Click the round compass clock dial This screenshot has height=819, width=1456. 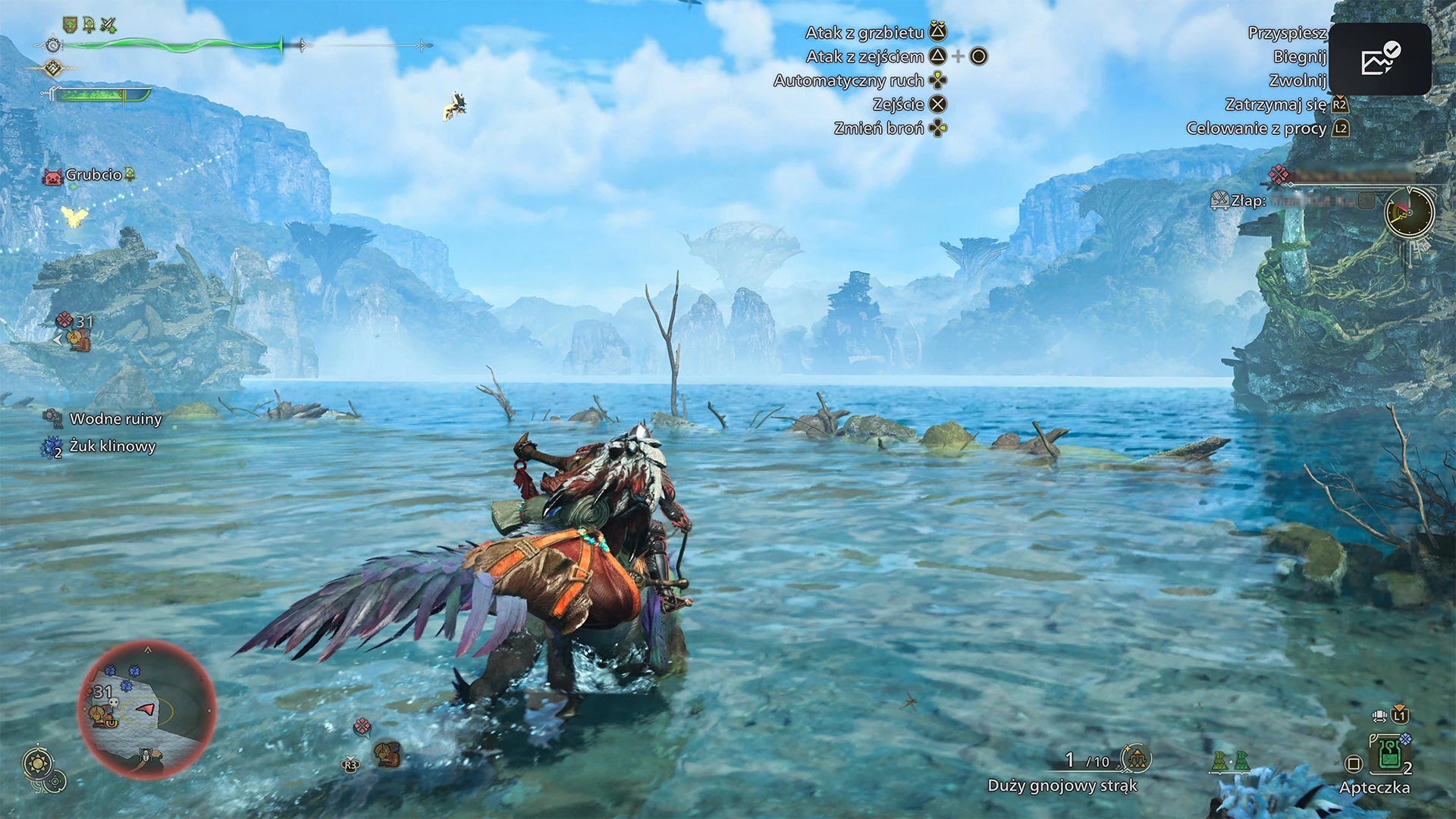tap(1409, 212)
